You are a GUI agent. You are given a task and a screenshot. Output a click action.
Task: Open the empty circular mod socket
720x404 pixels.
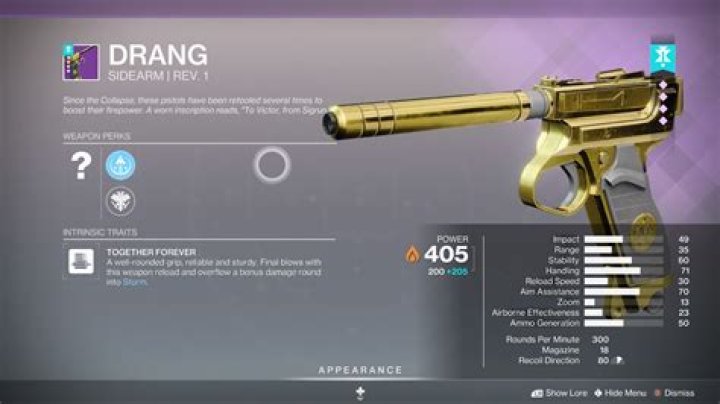click(x=272, y=164)
